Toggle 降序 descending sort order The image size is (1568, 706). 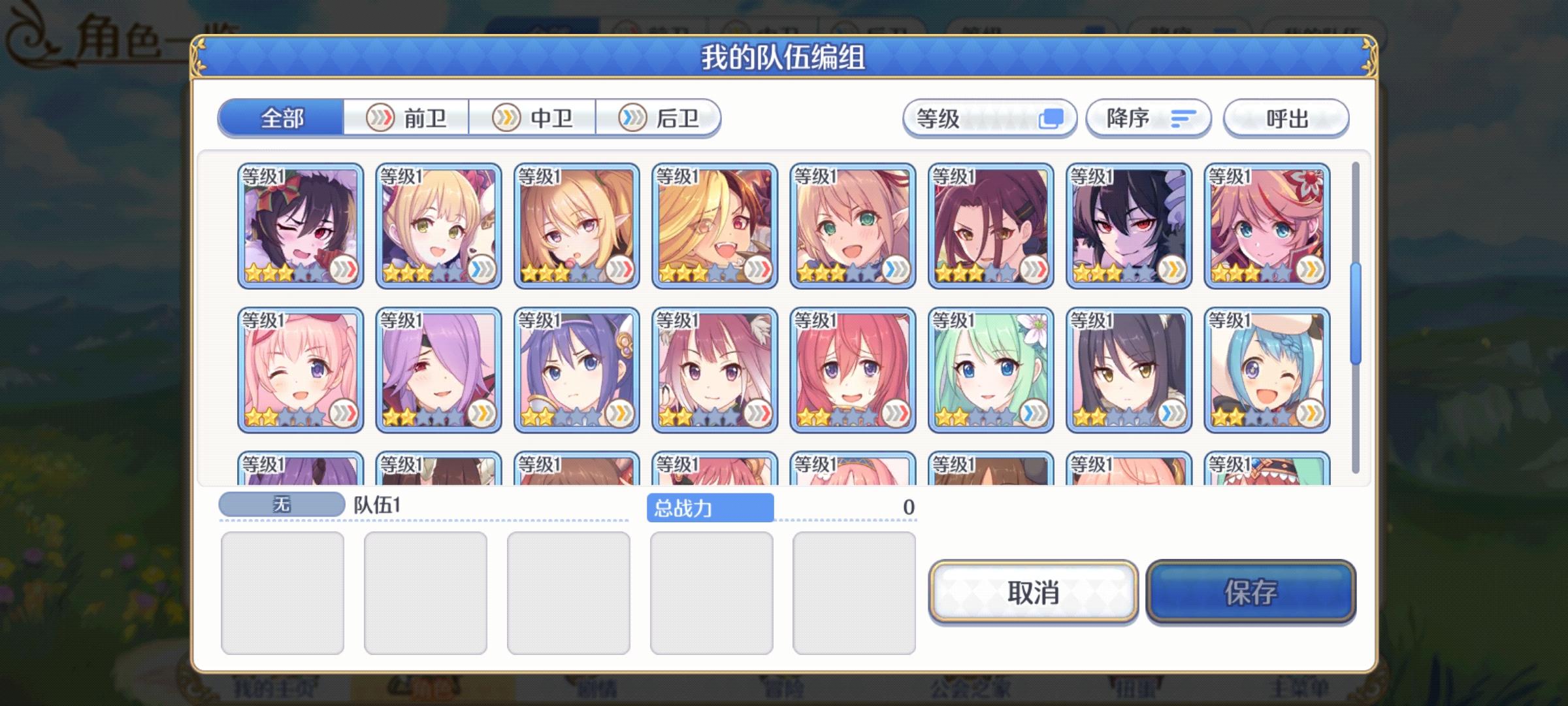coord(1147,118)
